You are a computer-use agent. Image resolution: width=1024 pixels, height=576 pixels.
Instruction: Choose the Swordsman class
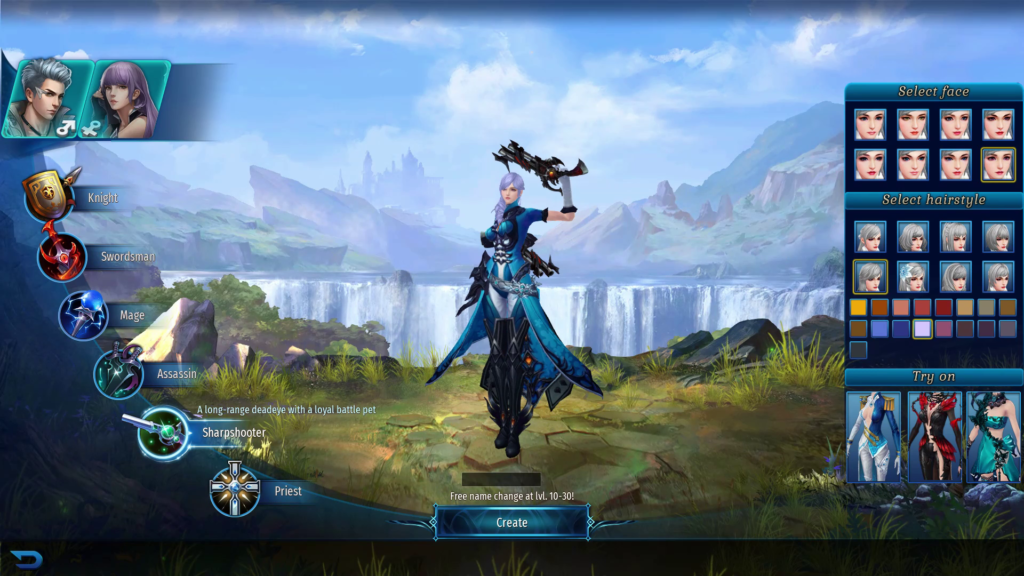click(63, 256)
